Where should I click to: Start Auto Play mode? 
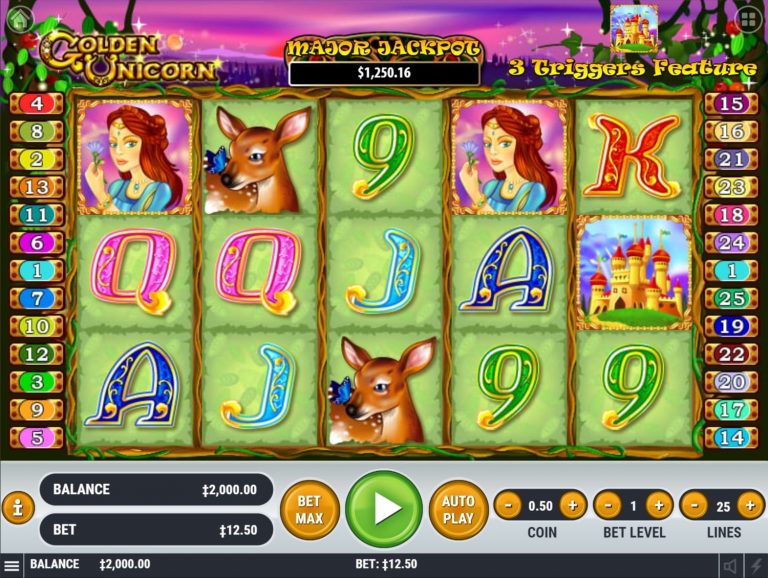click(458, 509)
